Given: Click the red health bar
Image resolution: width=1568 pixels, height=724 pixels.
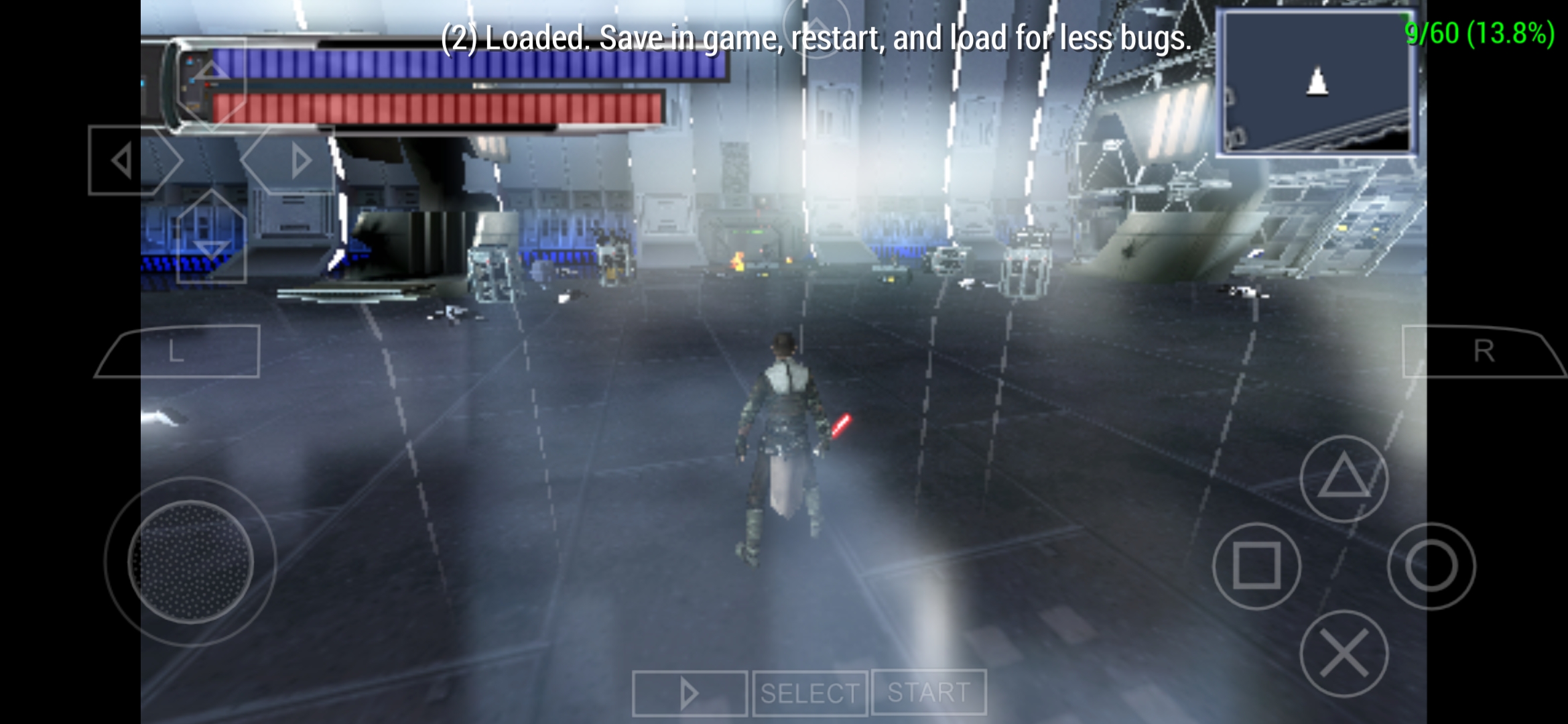Looking at the screenshot, I should (436, 107).
